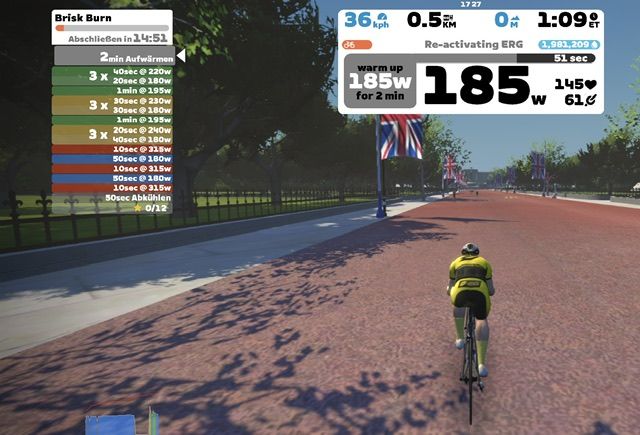The width and height of the screenshot is (640, 435).
Task: Select the 3x 20sec @ 240w interval block
Action: tap(112, 134)
